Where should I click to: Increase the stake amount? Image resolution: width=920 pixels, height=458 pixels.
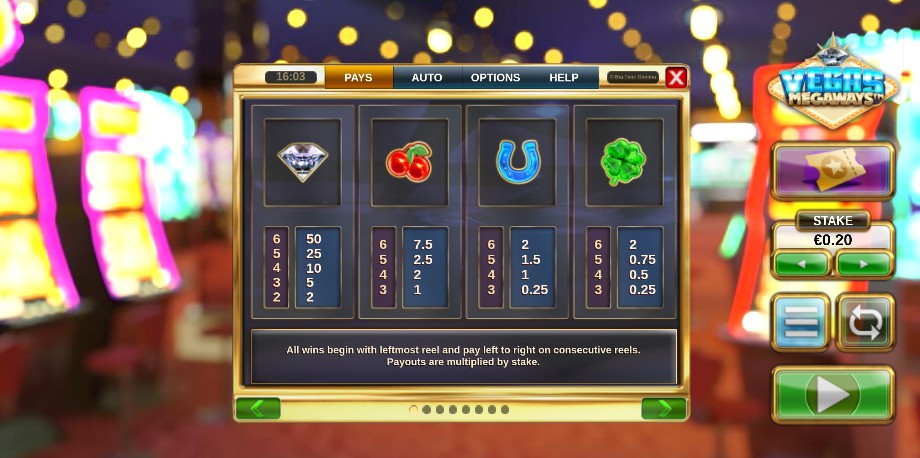tap(864, 264)
